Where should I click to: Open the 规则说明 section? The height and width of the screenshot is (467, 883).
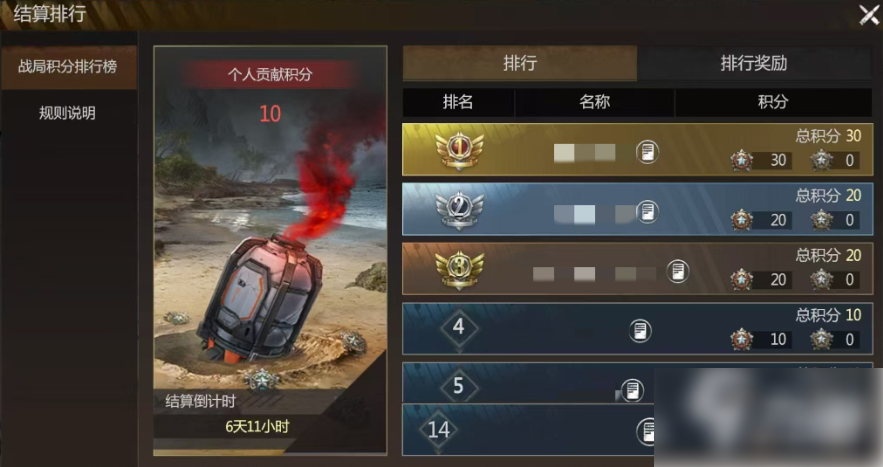click(67, 113)
